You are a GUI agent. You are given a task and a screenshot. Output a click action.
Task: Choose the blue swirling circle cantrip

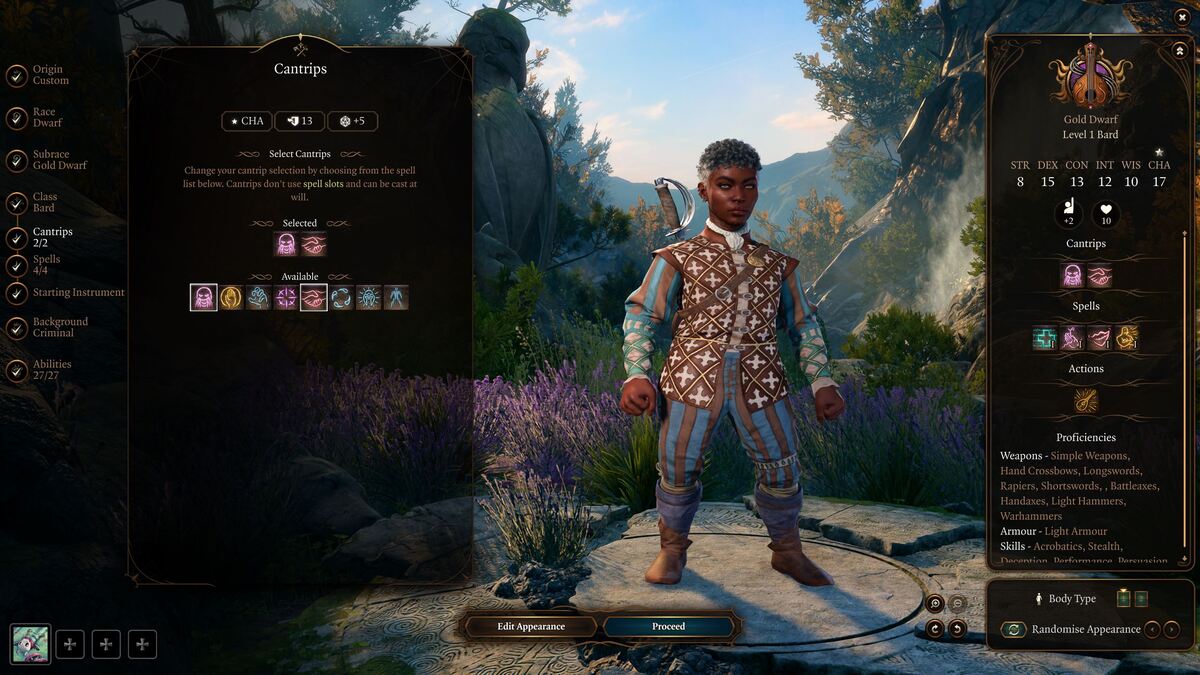click(341, 298)
